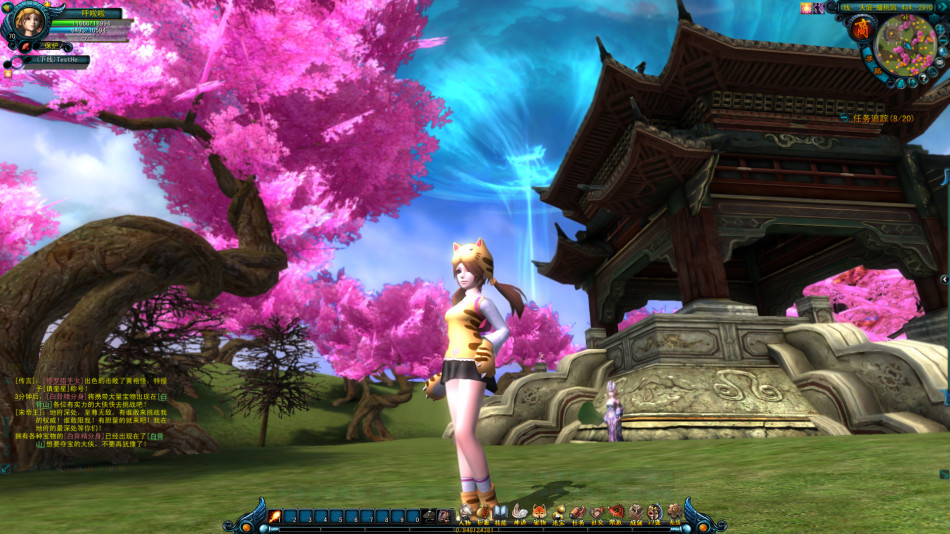
Task: Open the red 商 shop button
Action: point(861,30)
